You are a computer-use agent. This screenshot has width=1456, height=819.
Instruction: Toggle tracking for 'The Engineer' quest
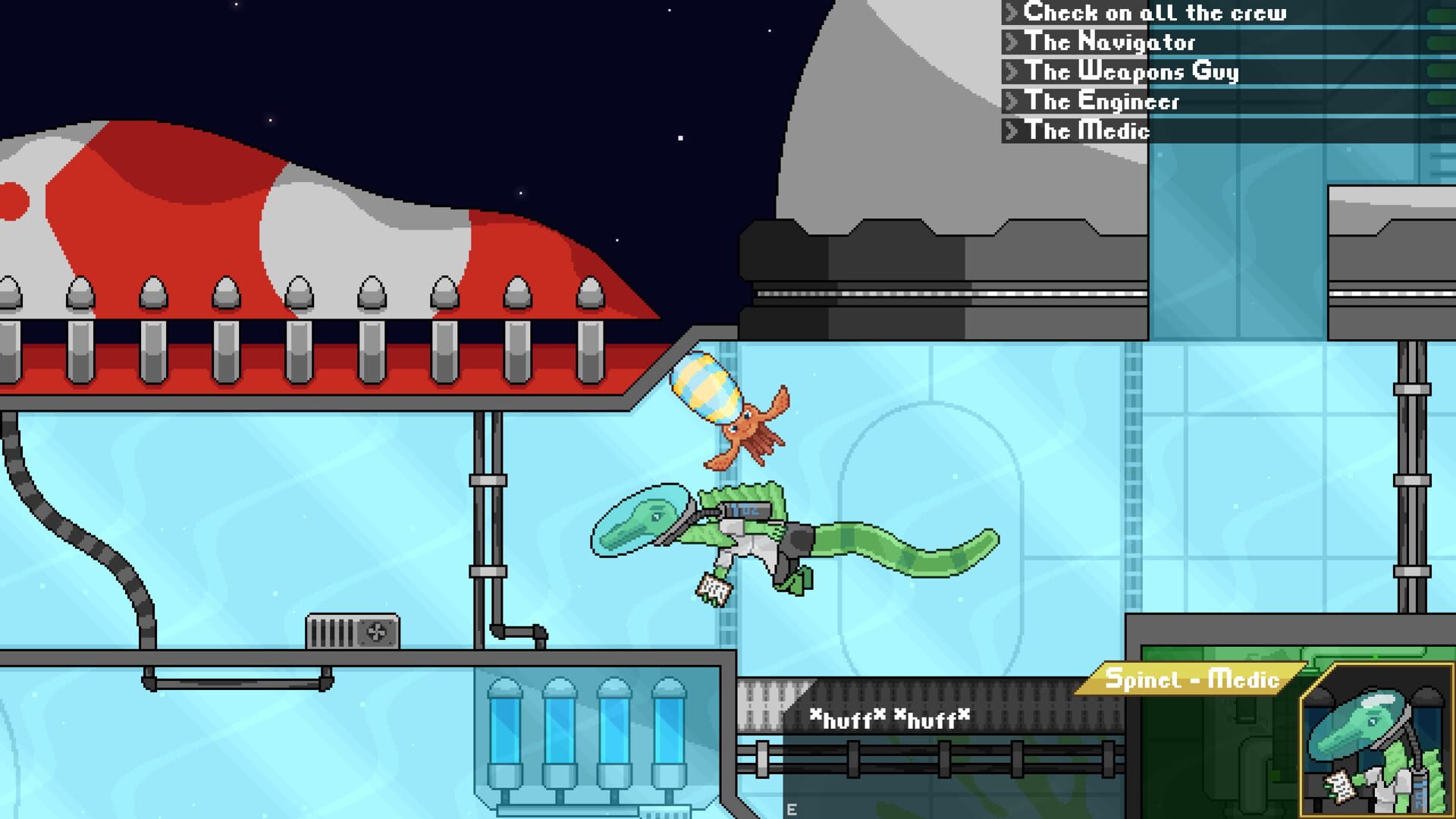tap(1011, 102)
